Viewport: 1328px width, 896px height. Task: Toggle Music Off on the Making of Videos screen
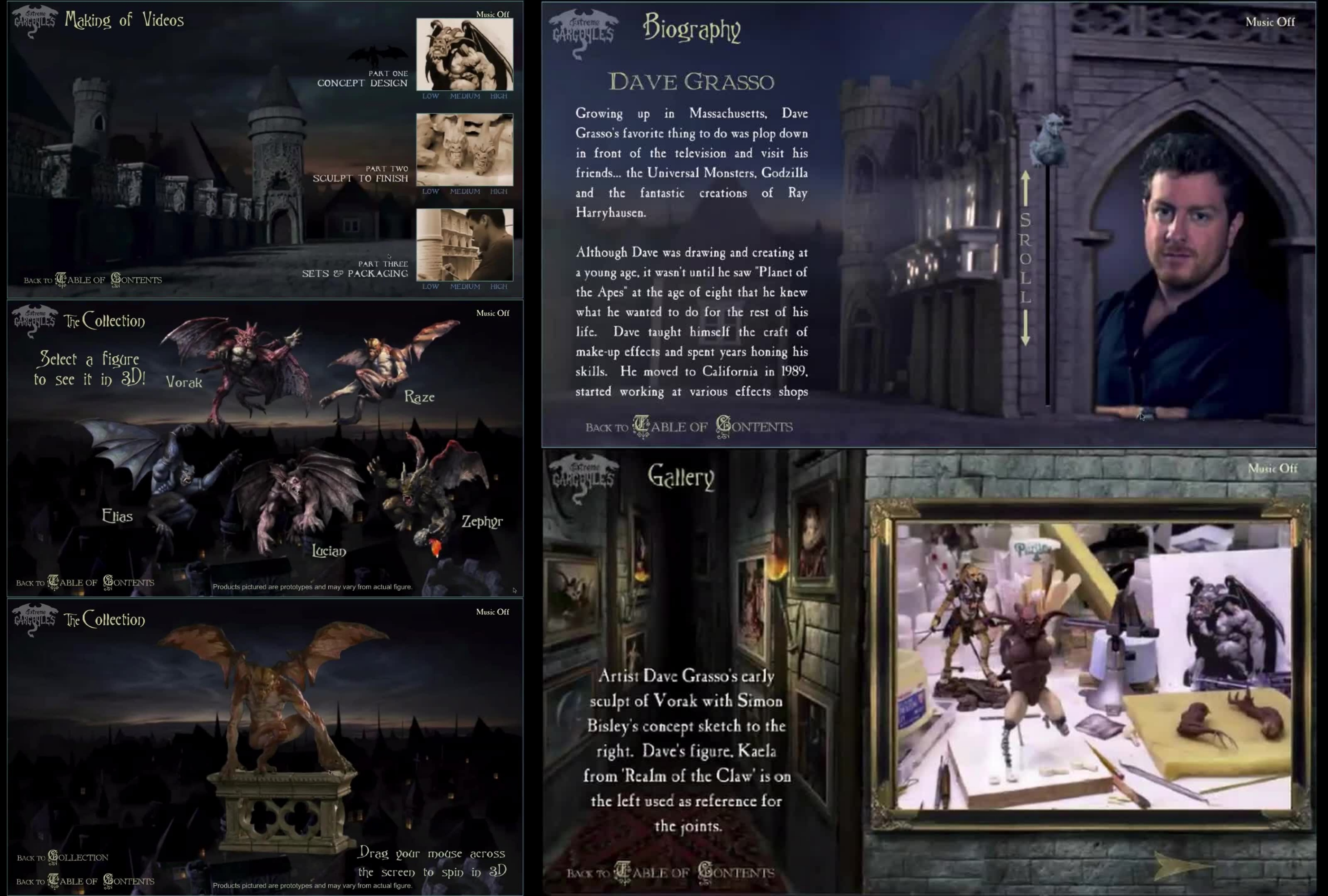click(493, 15)
